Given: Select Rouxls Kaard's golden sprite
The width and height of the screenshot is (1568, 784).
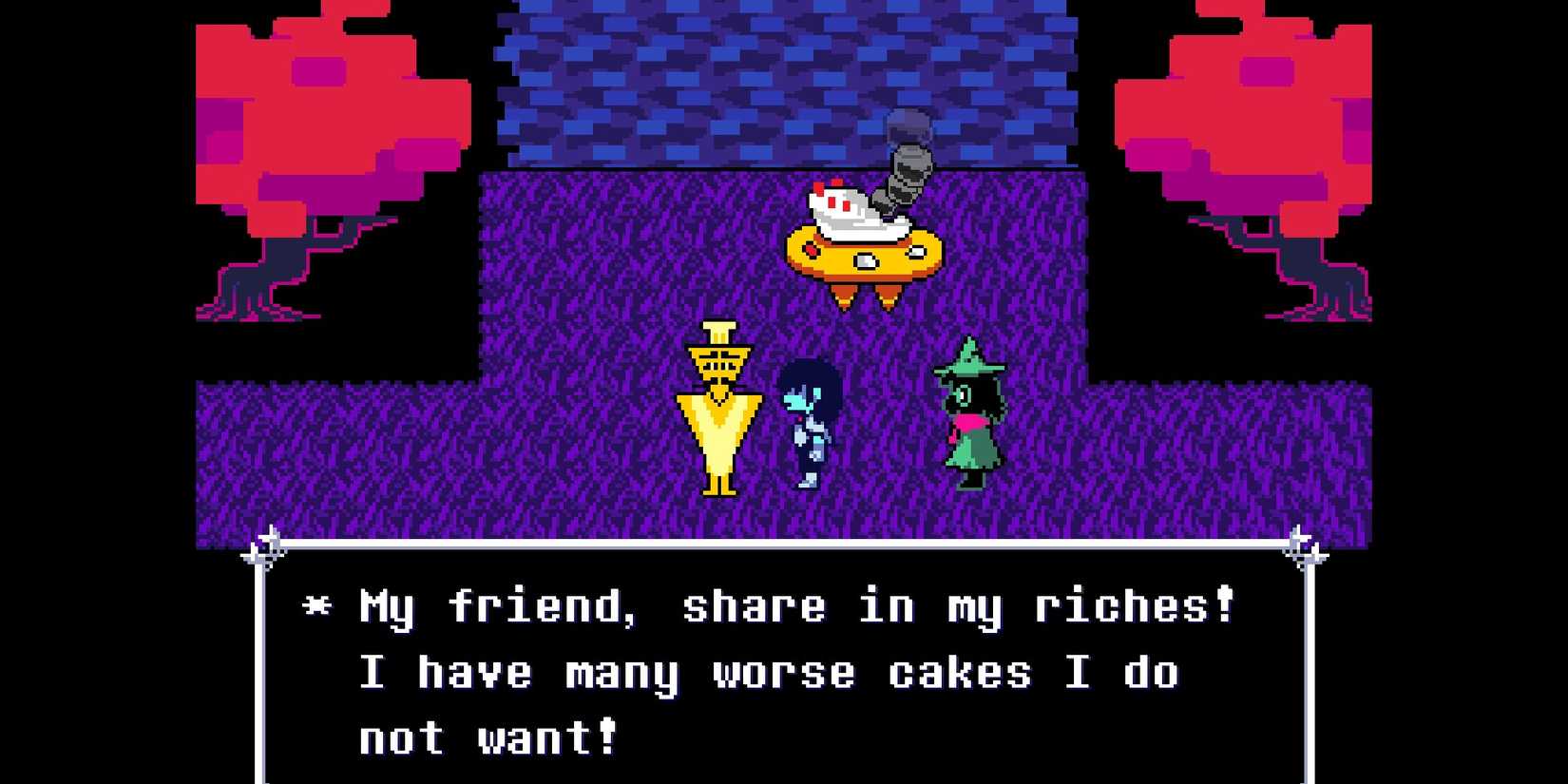Looking at the screenshot, I should coord(719,409).
